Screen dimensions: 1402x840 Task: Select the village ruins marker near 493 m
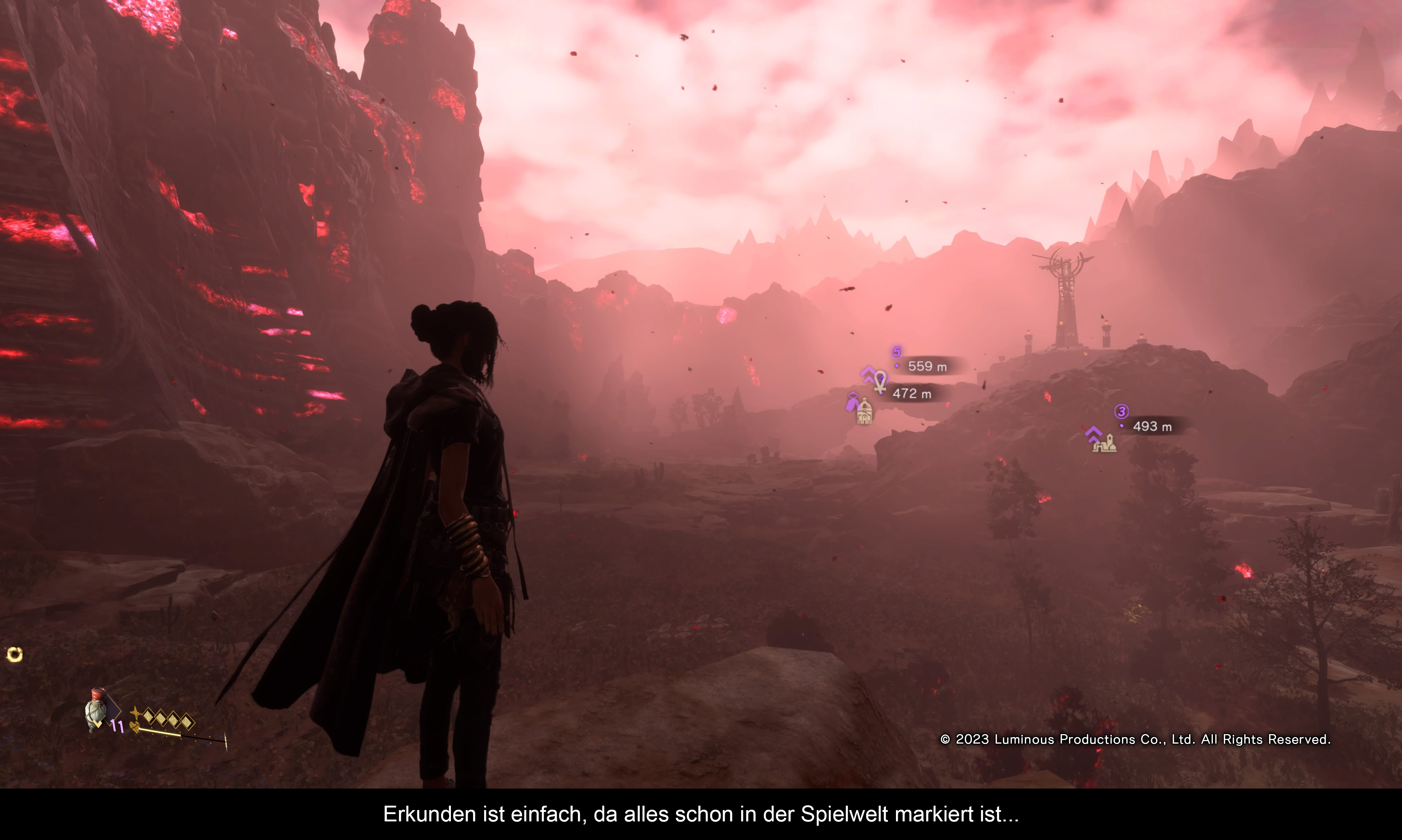(x=1104, y=443)
